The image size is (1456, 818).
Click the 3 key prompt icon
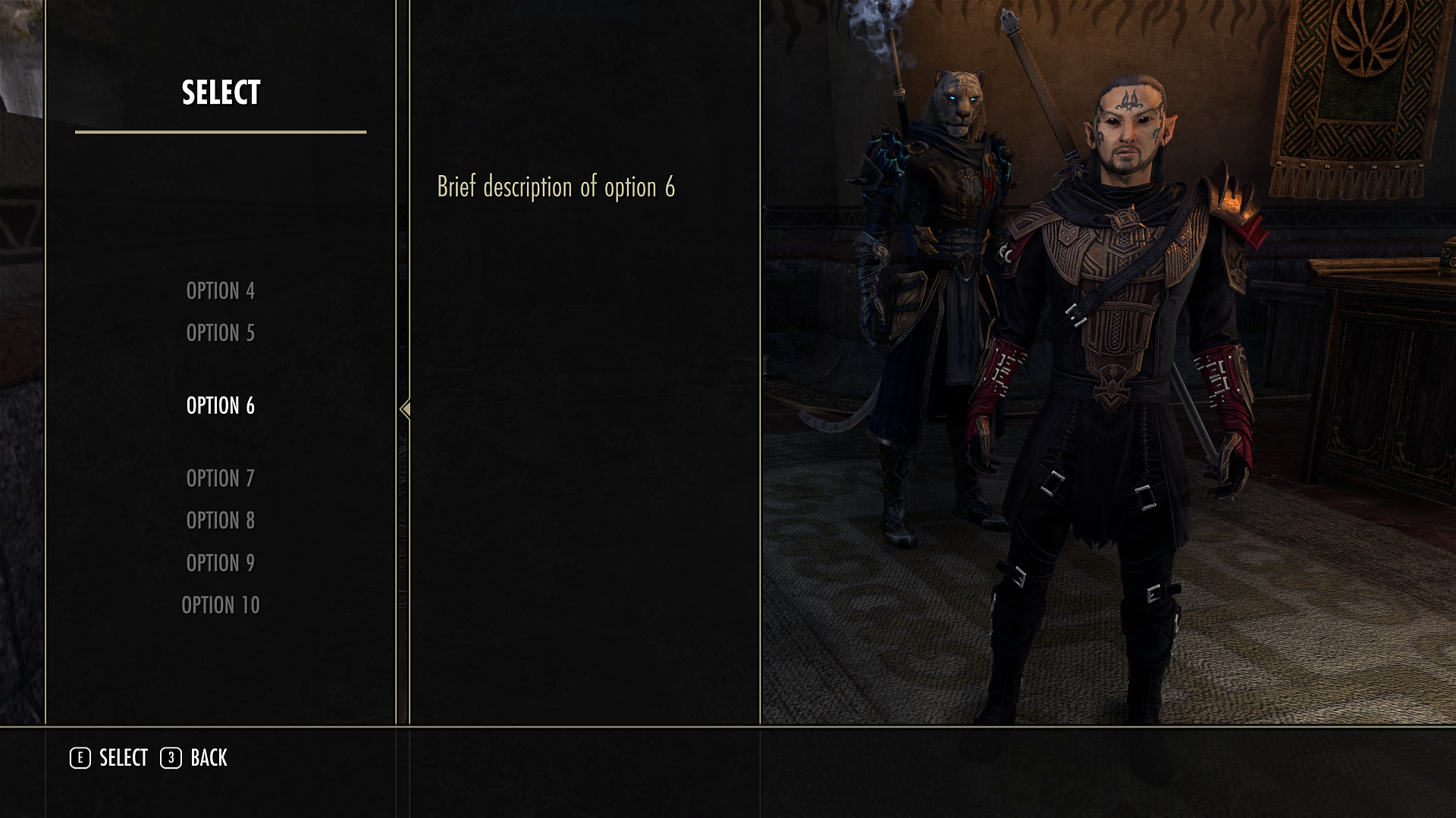(x=171, y=757)
